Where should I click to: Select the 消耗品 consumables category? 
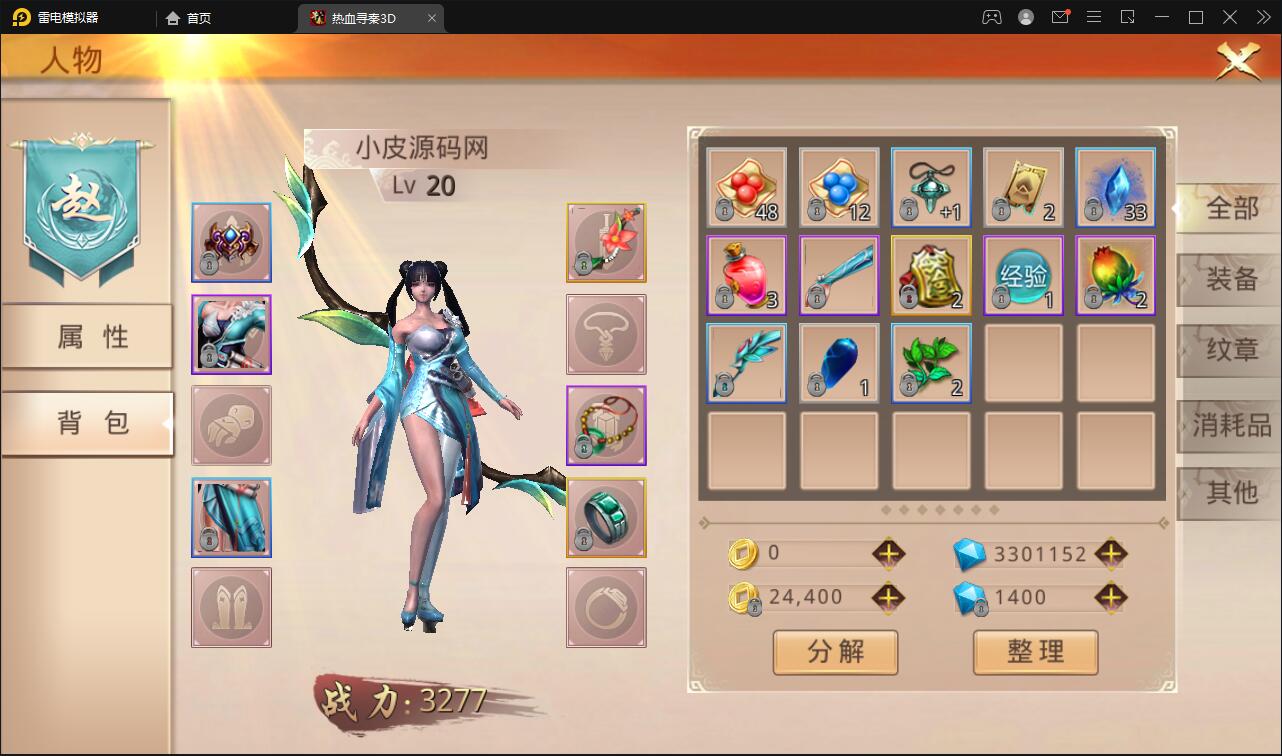(1230, 426)
